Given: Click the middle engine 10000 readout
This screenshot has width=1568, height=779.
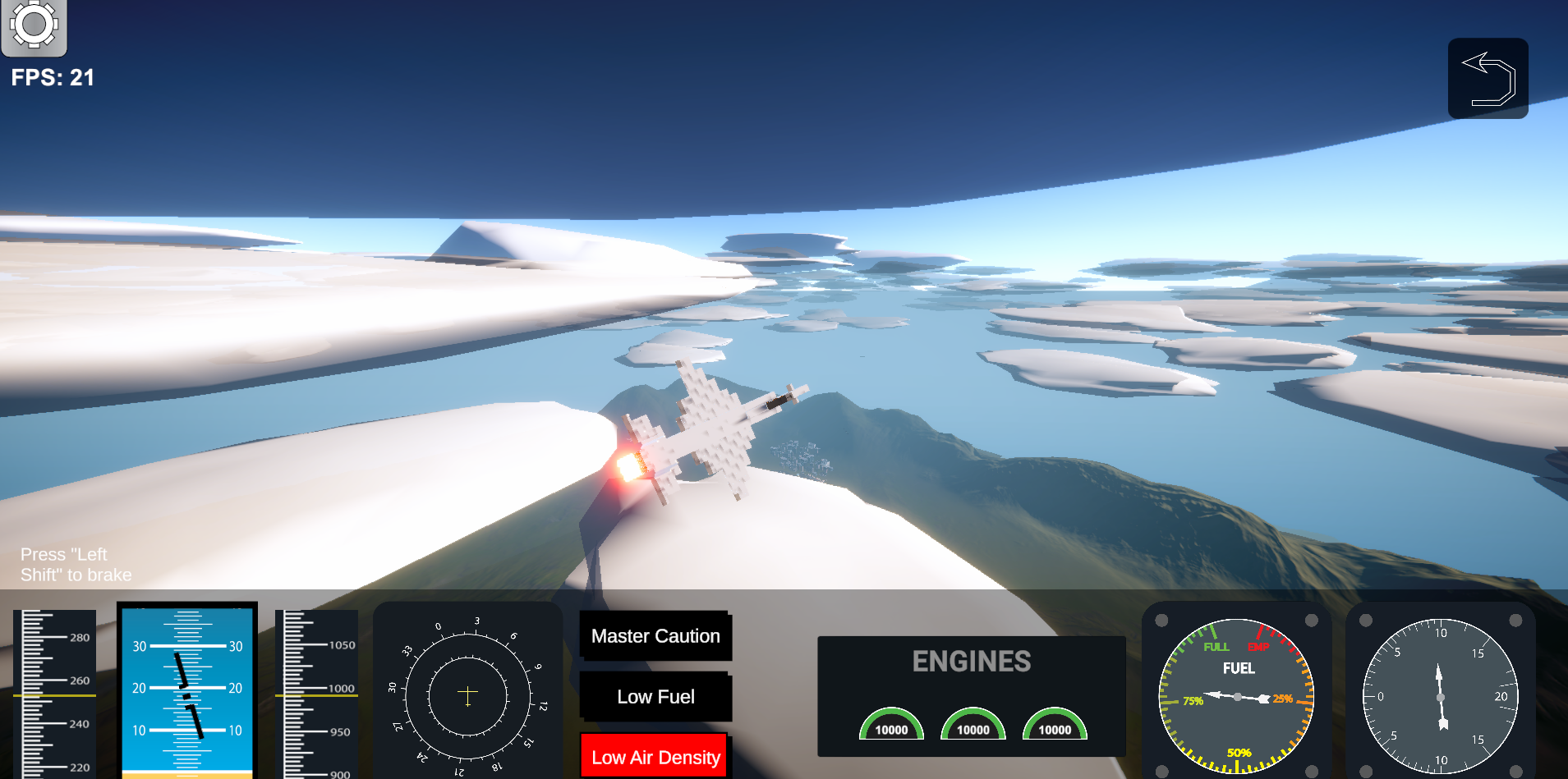Looking at the screenshot, I should click(x=973, y=728).
